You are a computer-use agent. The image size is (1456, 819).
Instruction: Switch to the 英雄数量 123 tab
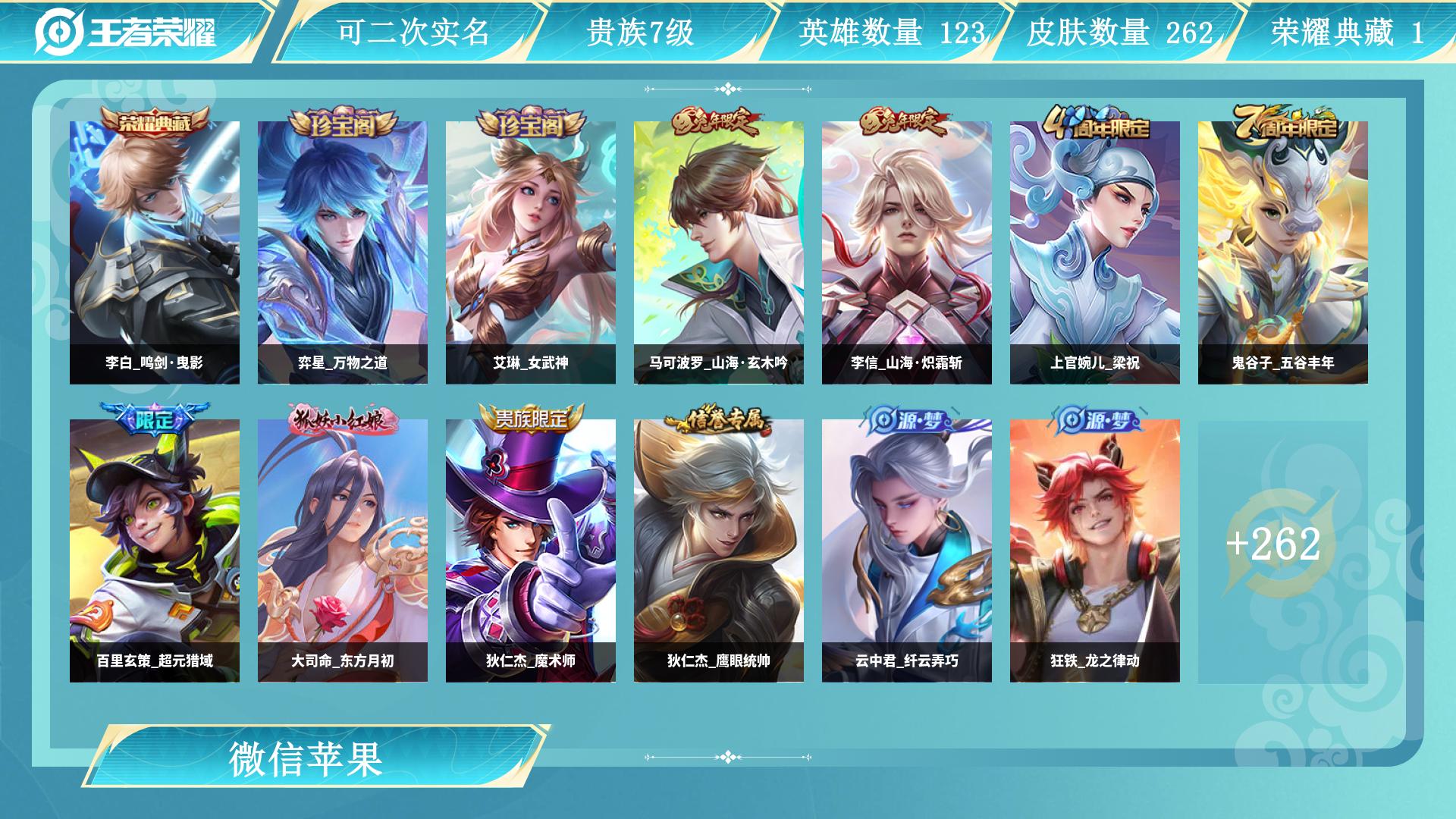pos(891,32)
